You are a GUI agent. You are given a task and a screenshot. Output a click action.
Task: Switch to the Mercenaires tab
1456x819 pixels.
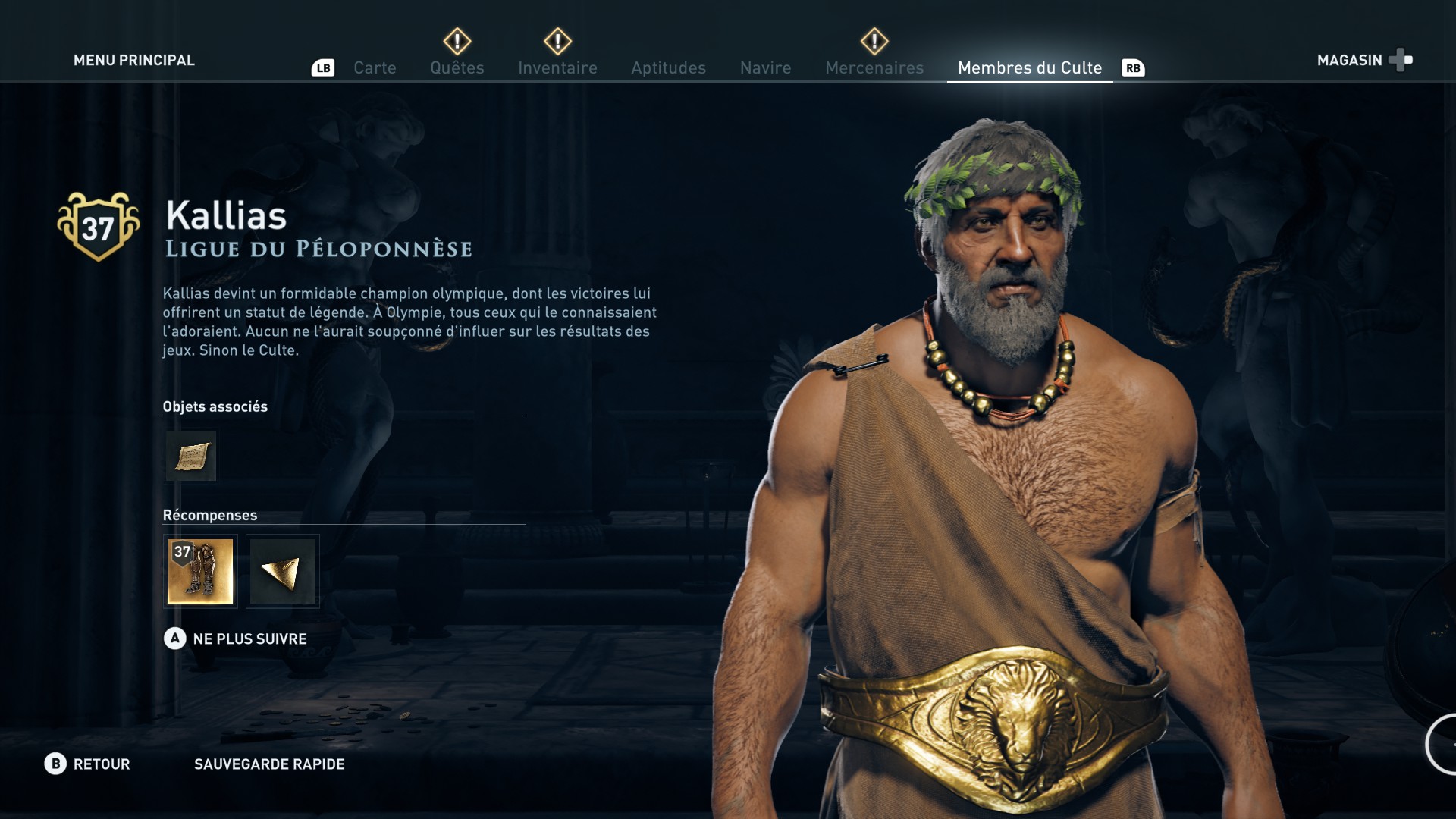(x=874, y=67)
